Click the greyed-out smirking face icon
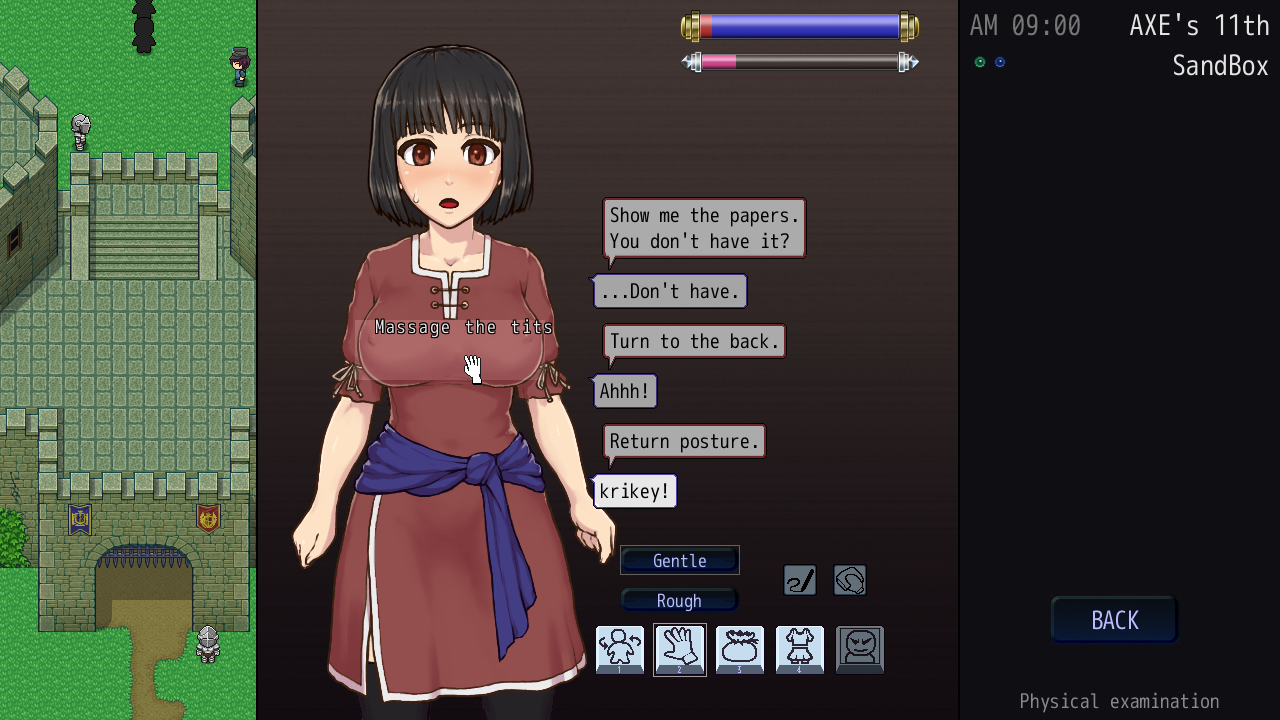 [x=860, y=650]
